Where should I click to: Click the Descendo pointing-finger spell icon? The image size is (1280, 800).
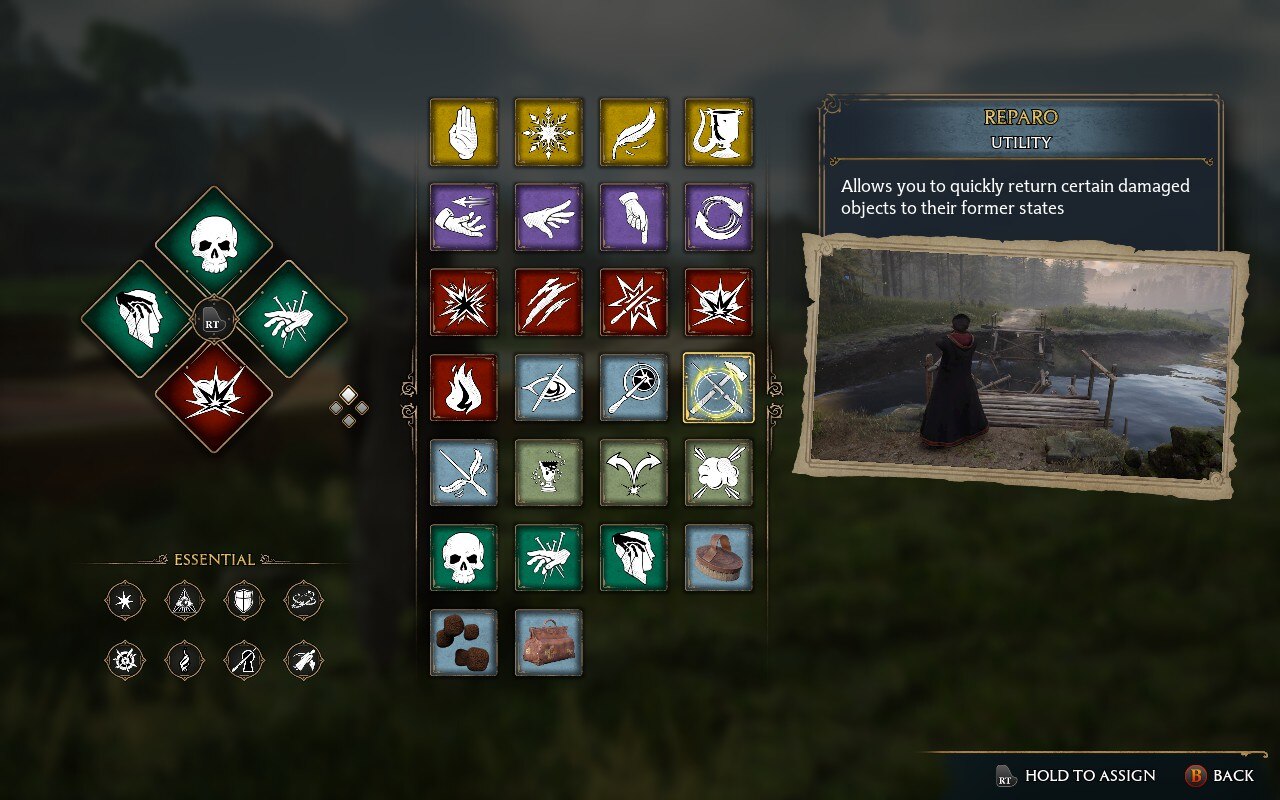point(633,218)
